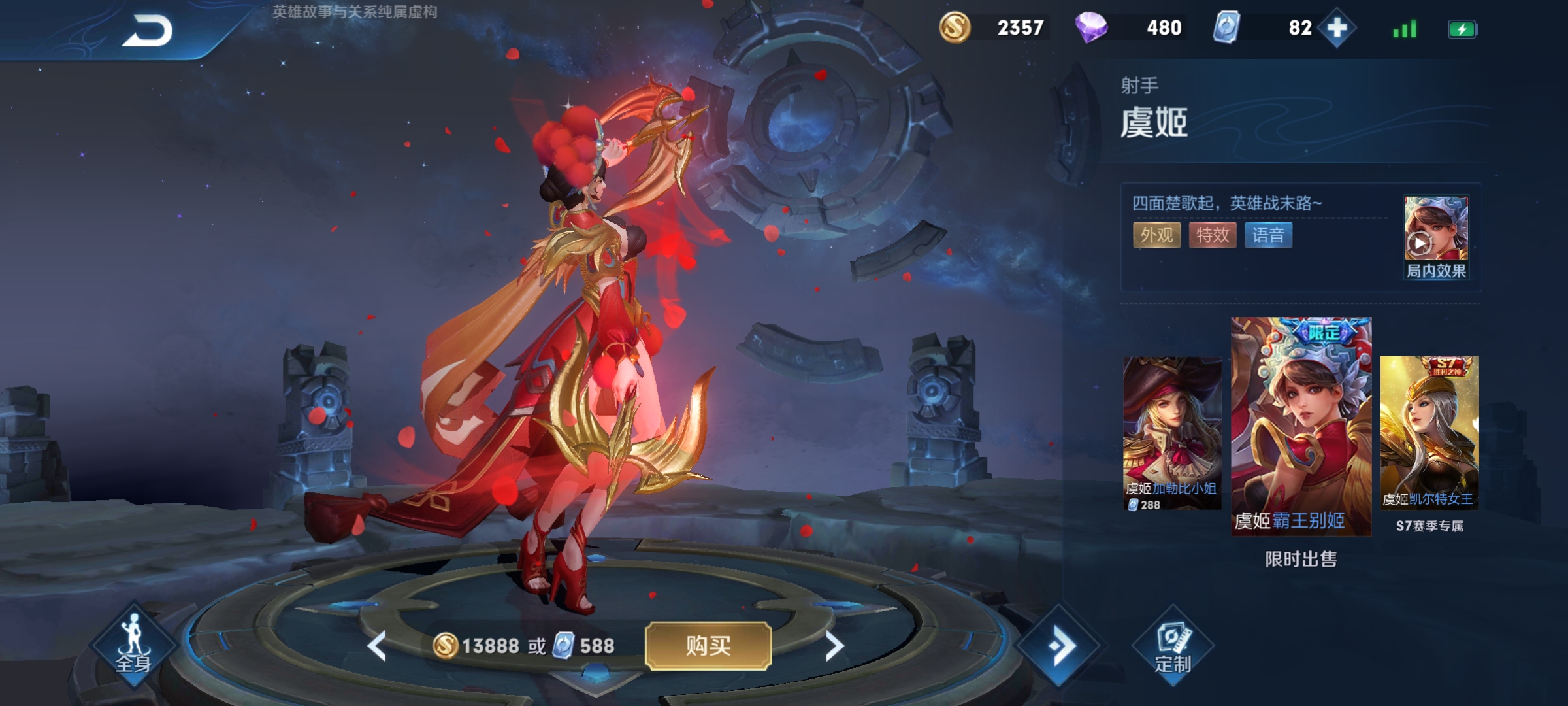Select the 语音 voice tag
1568x706 pixels.
point(1268,235)
